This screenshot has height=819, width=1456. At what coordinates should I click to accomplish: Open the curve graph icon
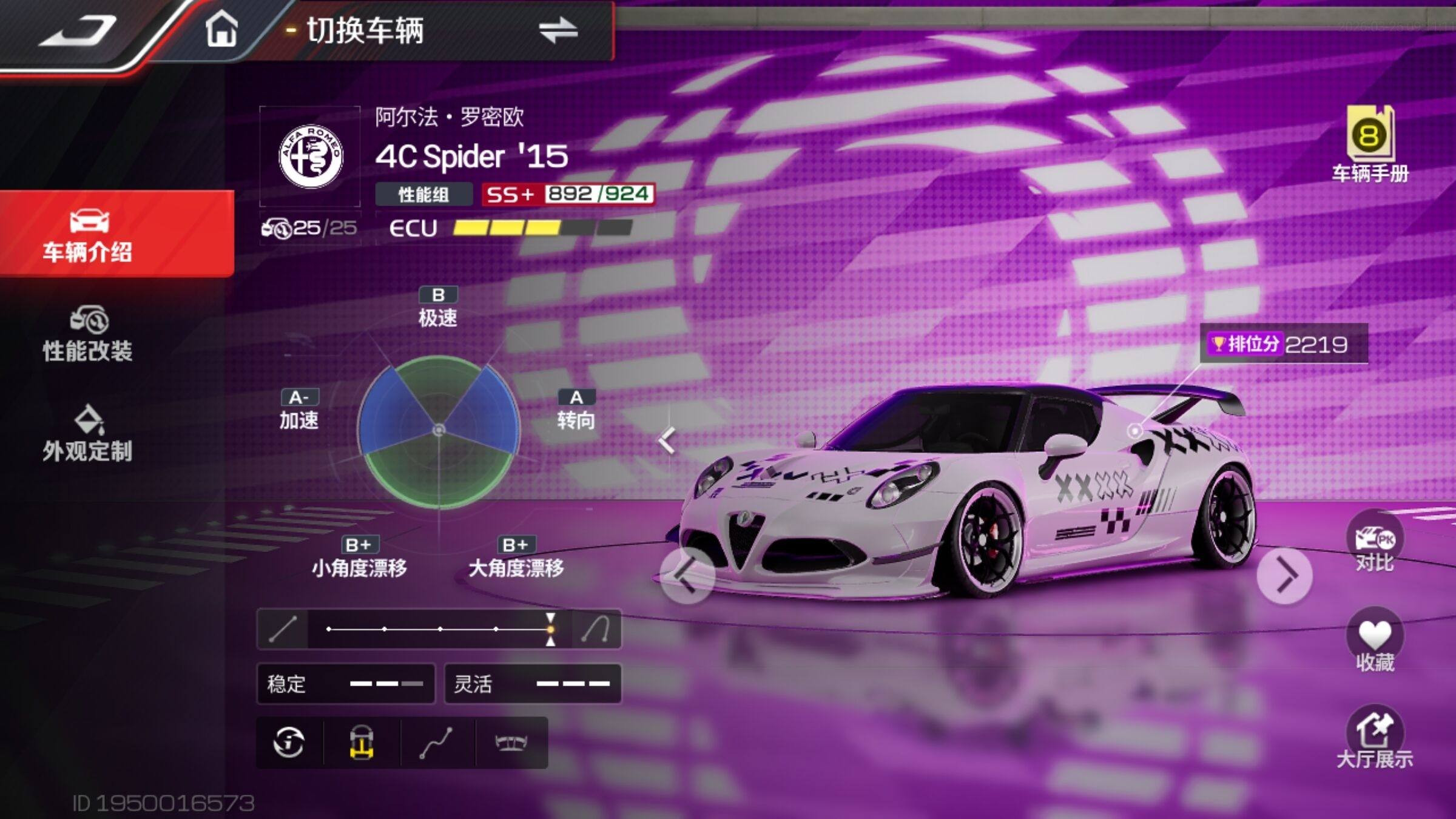tap(436, 743)
